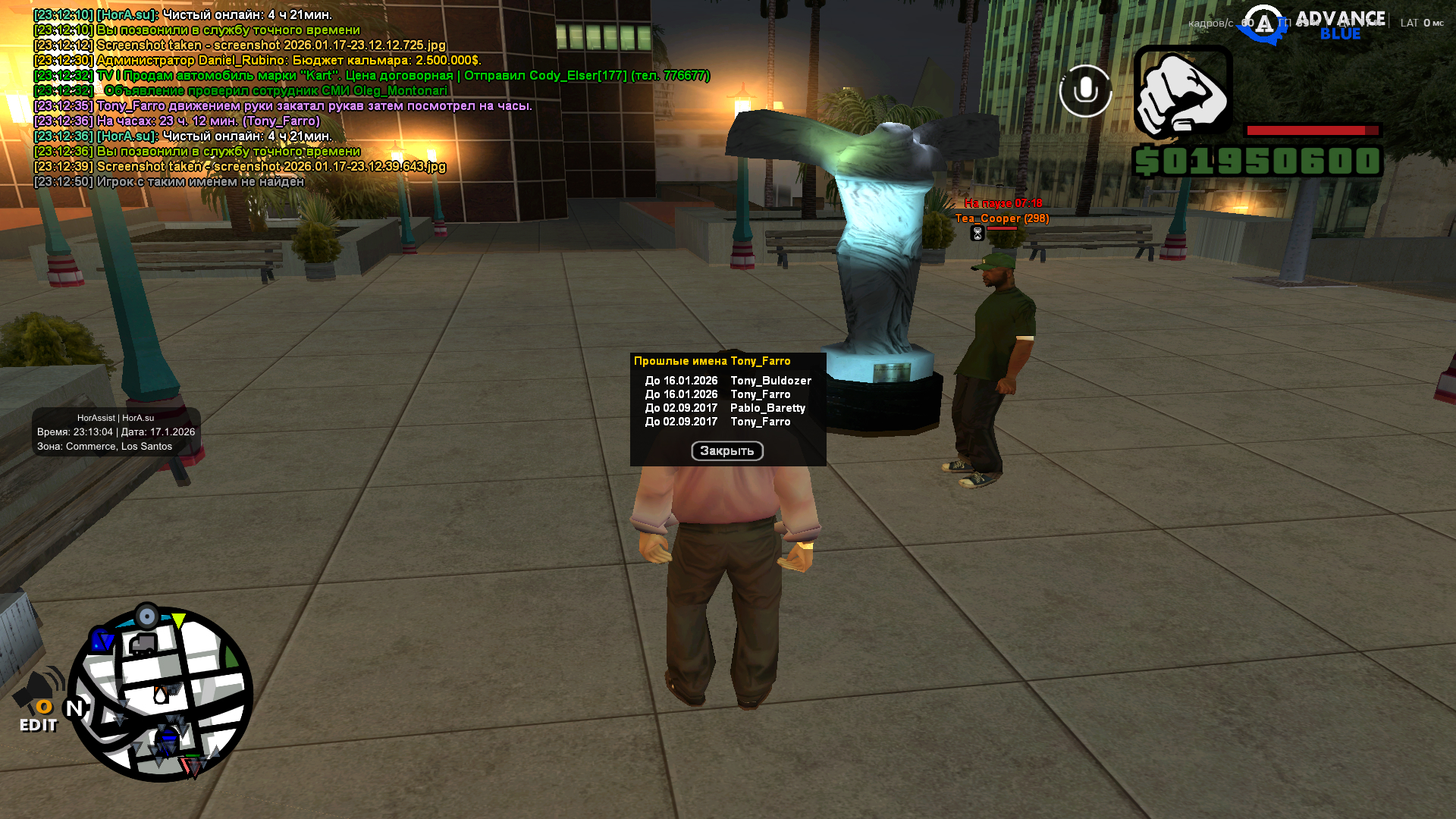Image resolution: width=1456 pixels, height=819 pixels.
Task: Close the past names dialog
Action: pyautogui.click(x=726, y=451)
